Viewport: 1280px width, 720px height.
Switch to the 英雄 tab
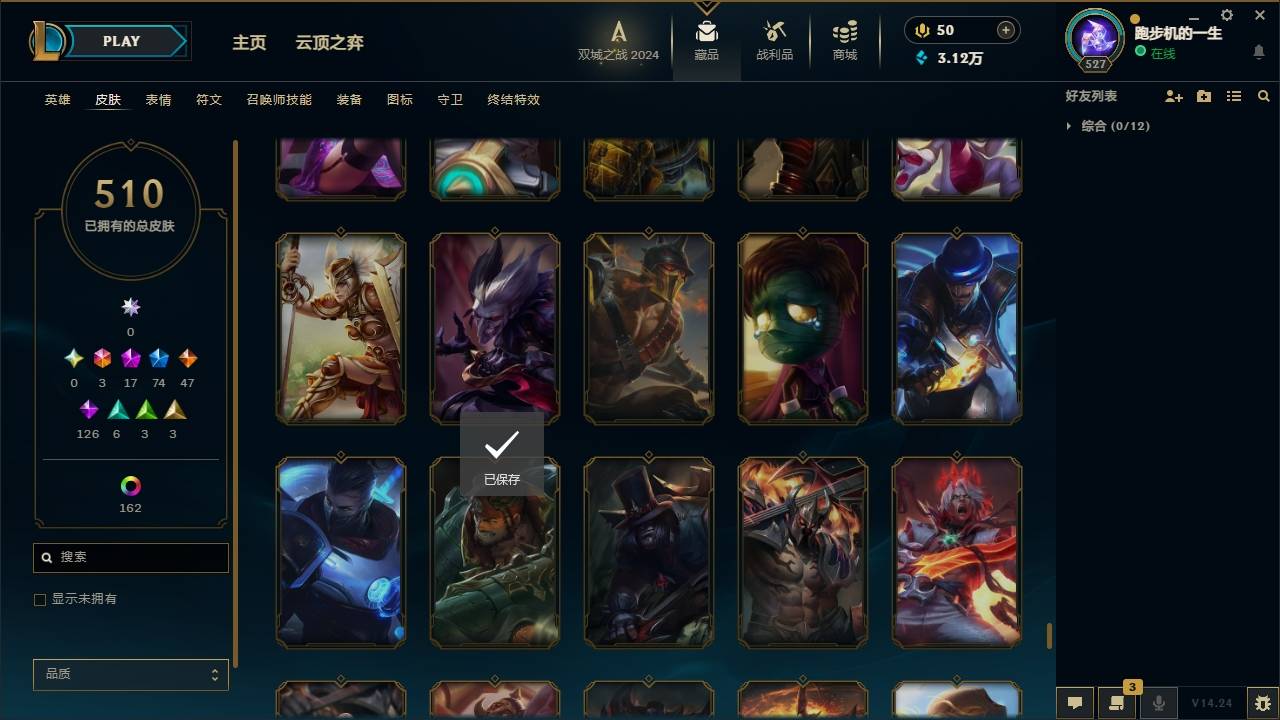tap(57, 99)
